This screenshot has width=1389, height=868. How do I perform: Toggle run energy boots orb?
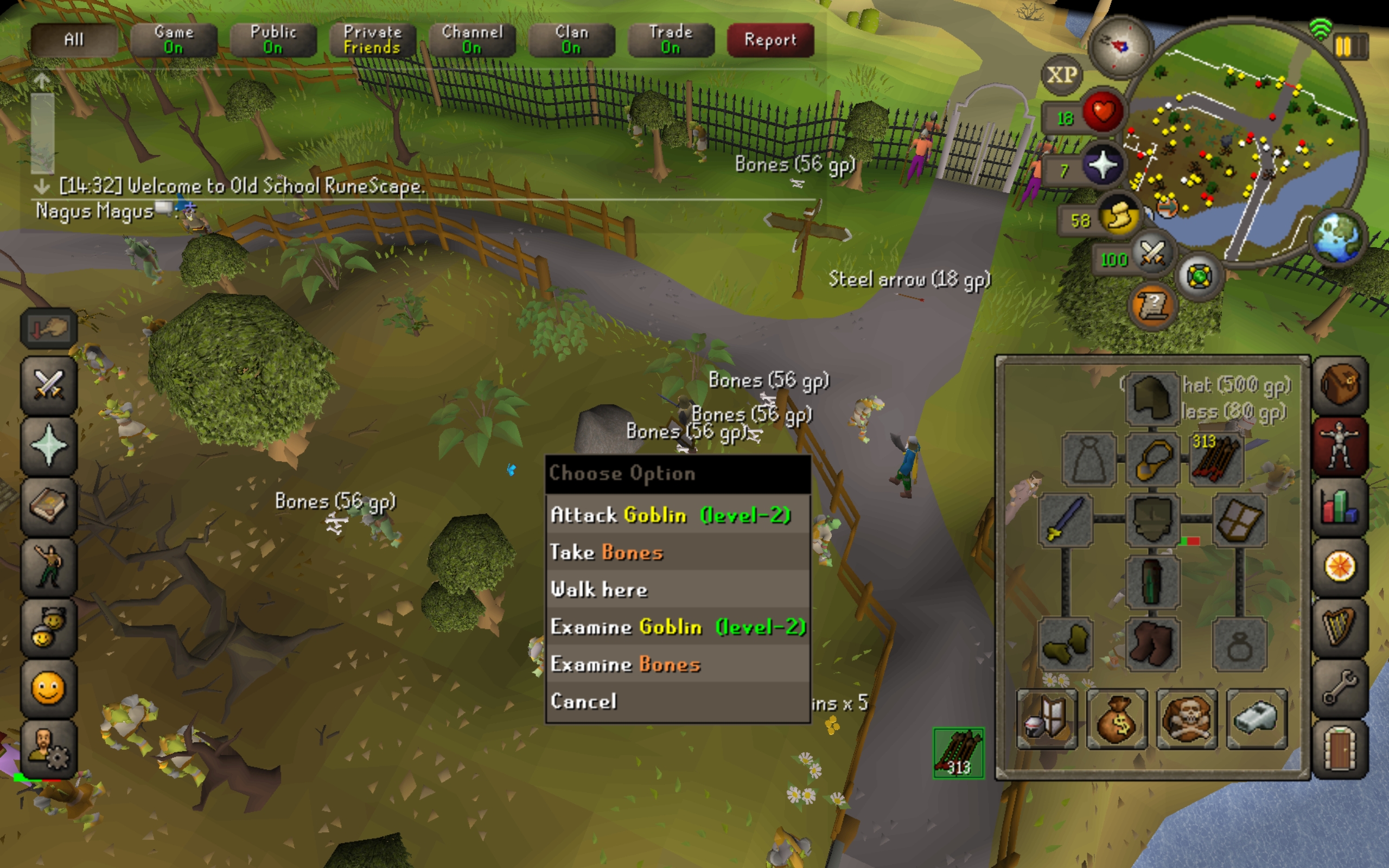[x=1119, y=217]
